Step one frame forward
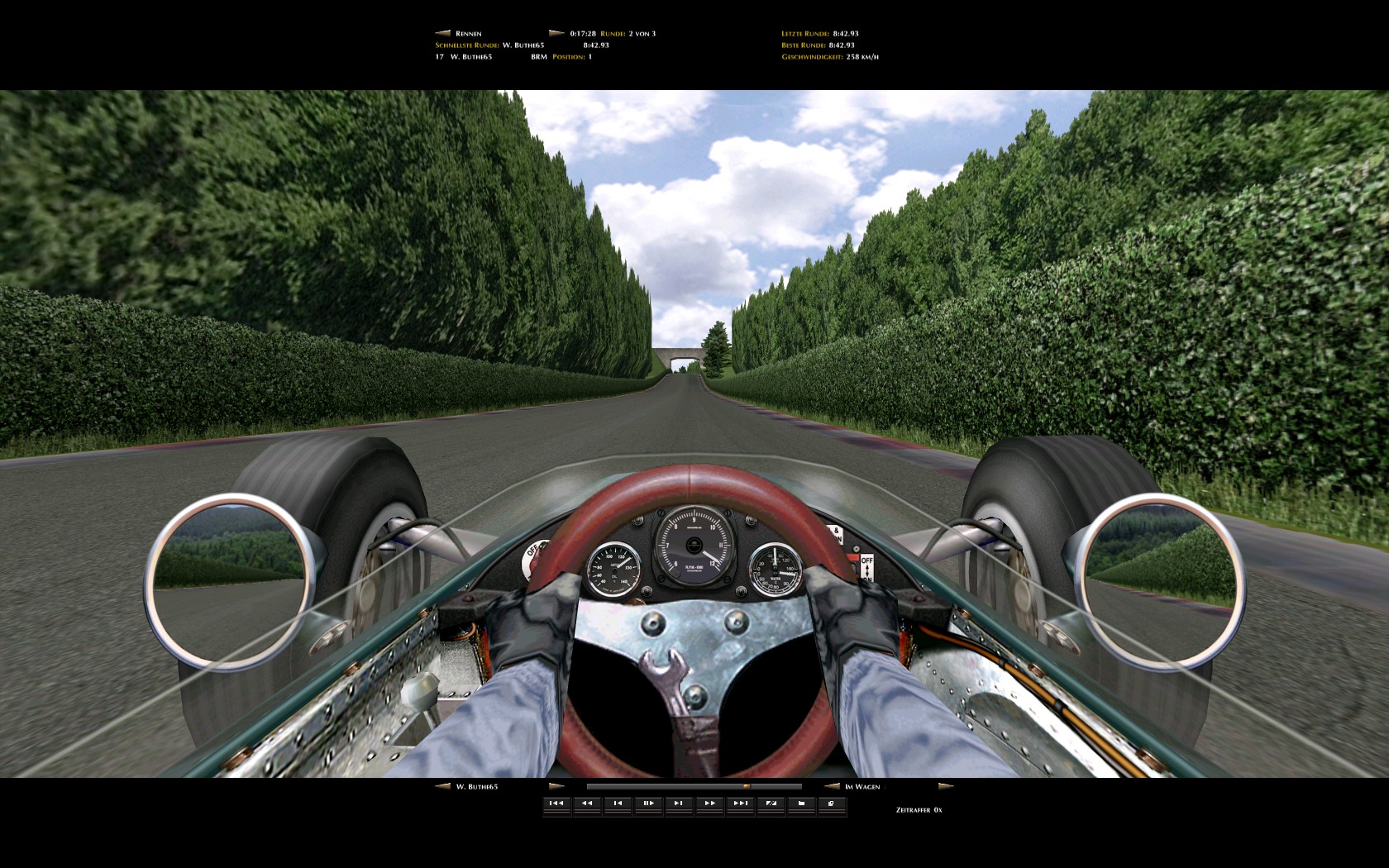Viewport: 1389px width, 868px height. (679, 804)
